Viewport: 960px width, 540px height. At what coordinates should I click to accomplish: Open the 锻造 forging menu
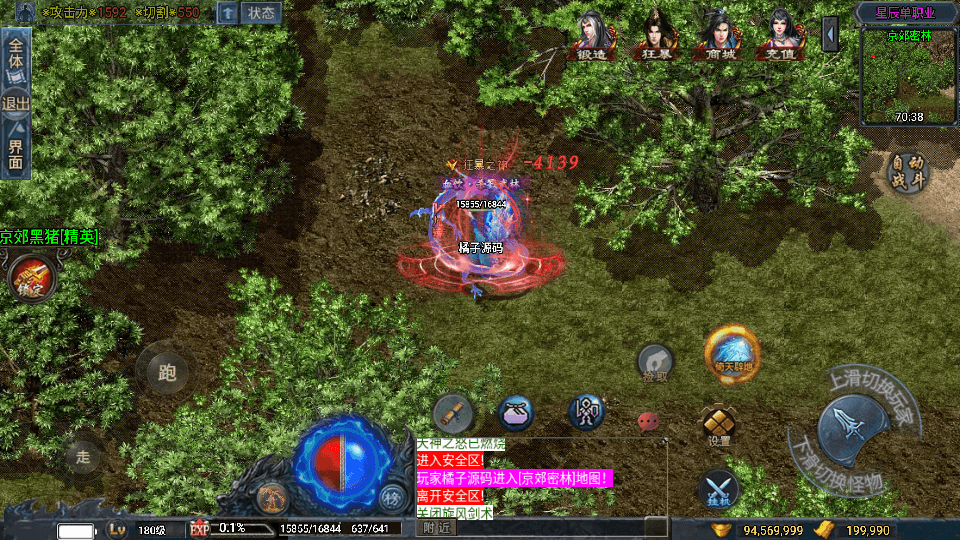click(x=592, y=37)
